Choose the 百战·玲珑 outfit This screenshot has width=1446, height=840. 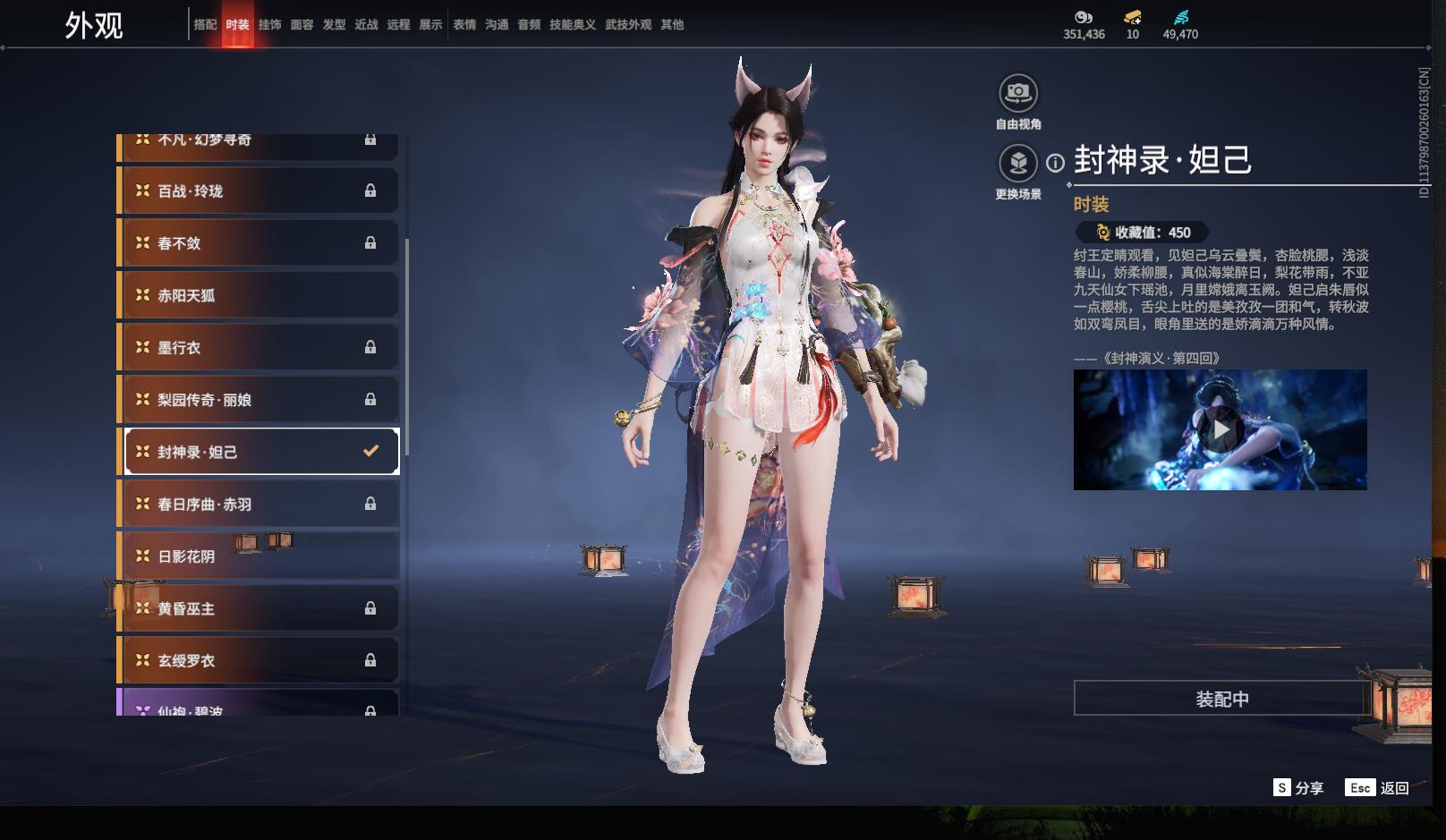point(259,191)
